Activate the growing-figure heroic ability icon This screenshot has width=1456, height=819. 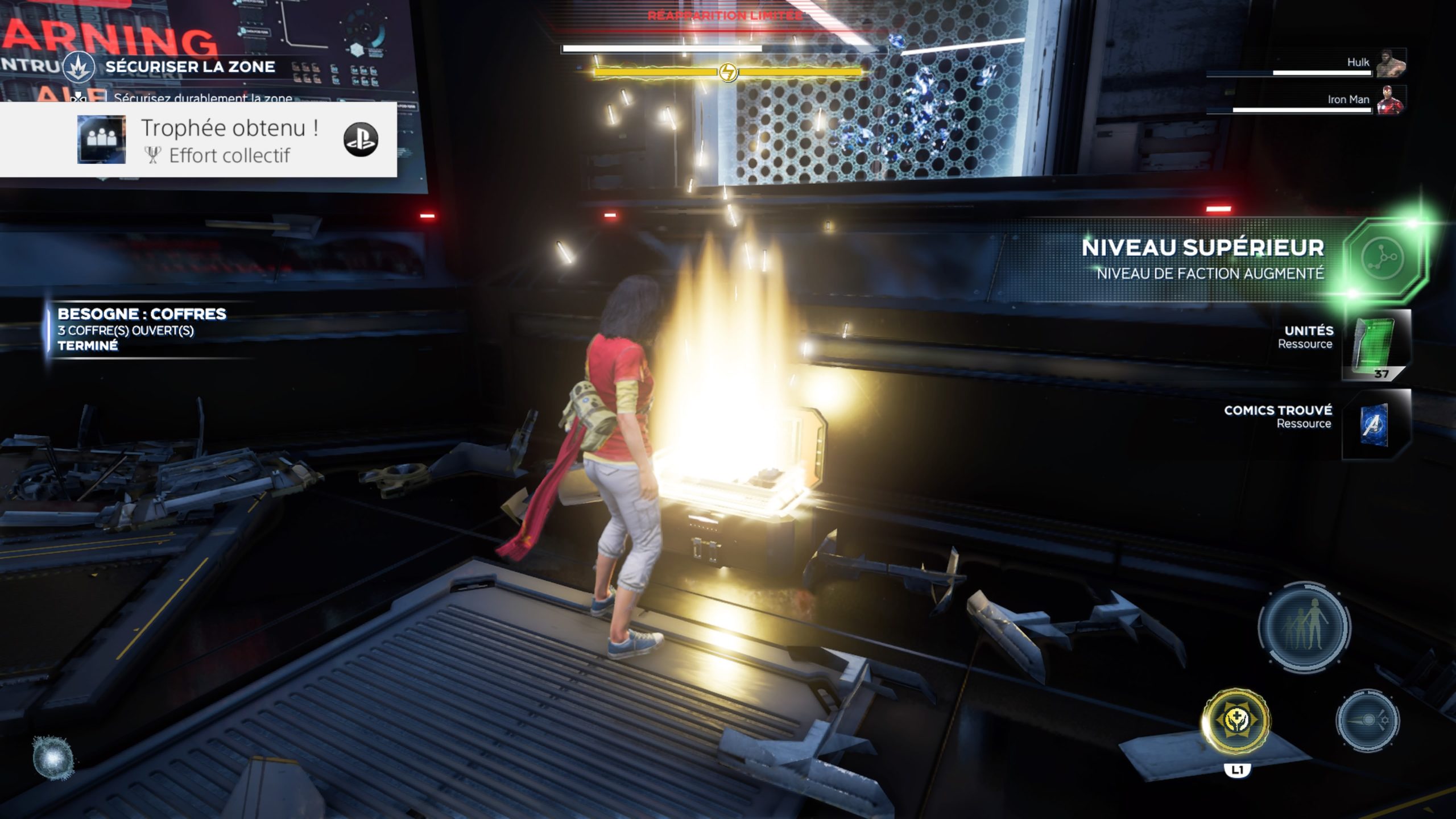pyautogui.click(x=1304, y=626)
